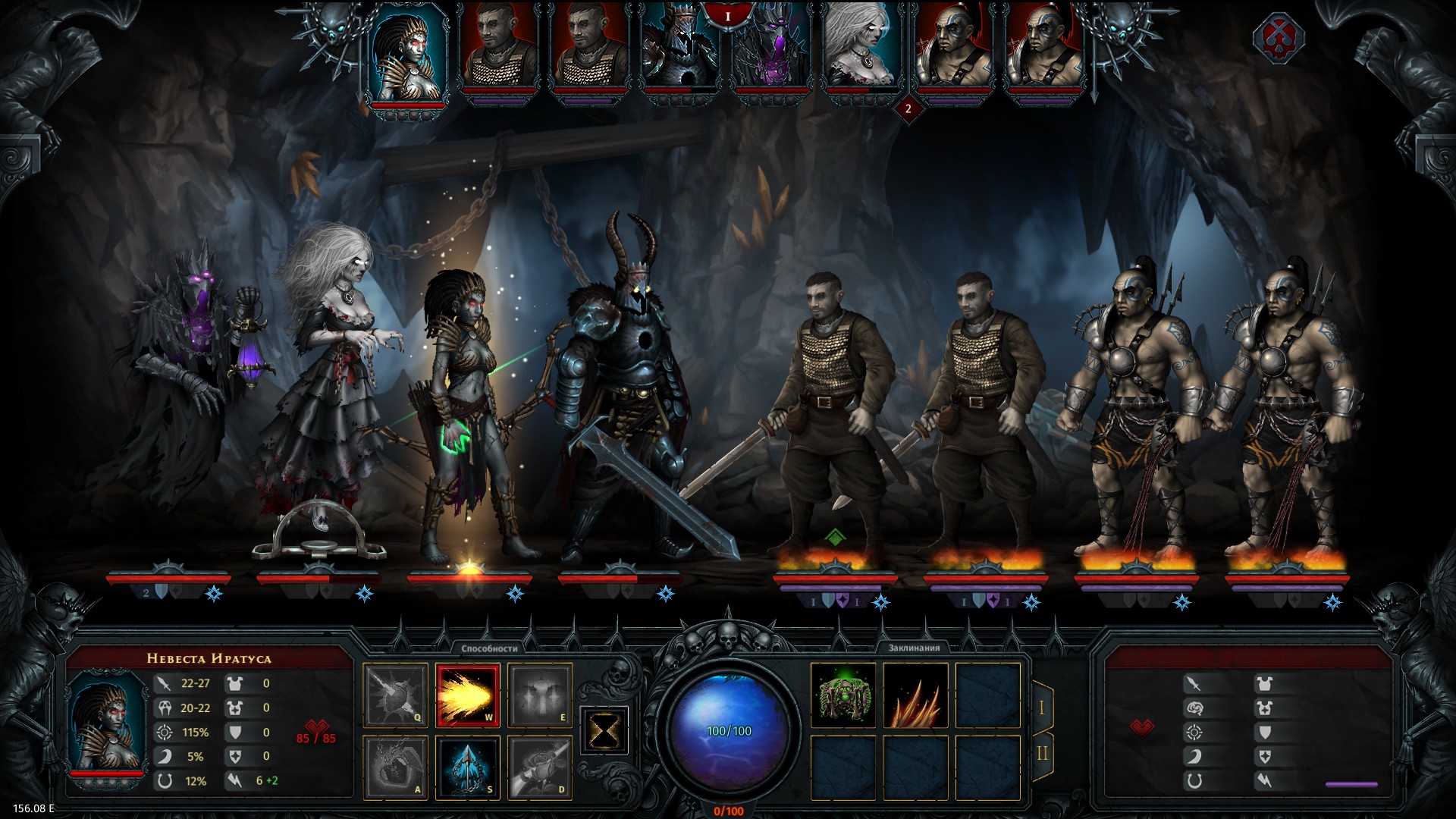
Task: Cast the green skeleton spell
Action: point(843,695)
